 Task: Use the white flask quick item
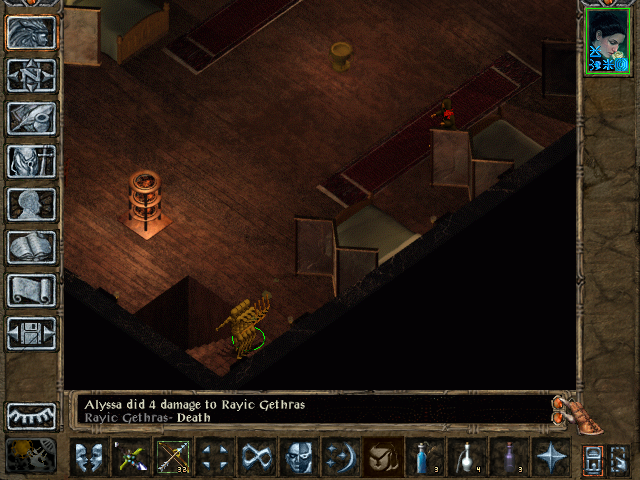(466, 457)
